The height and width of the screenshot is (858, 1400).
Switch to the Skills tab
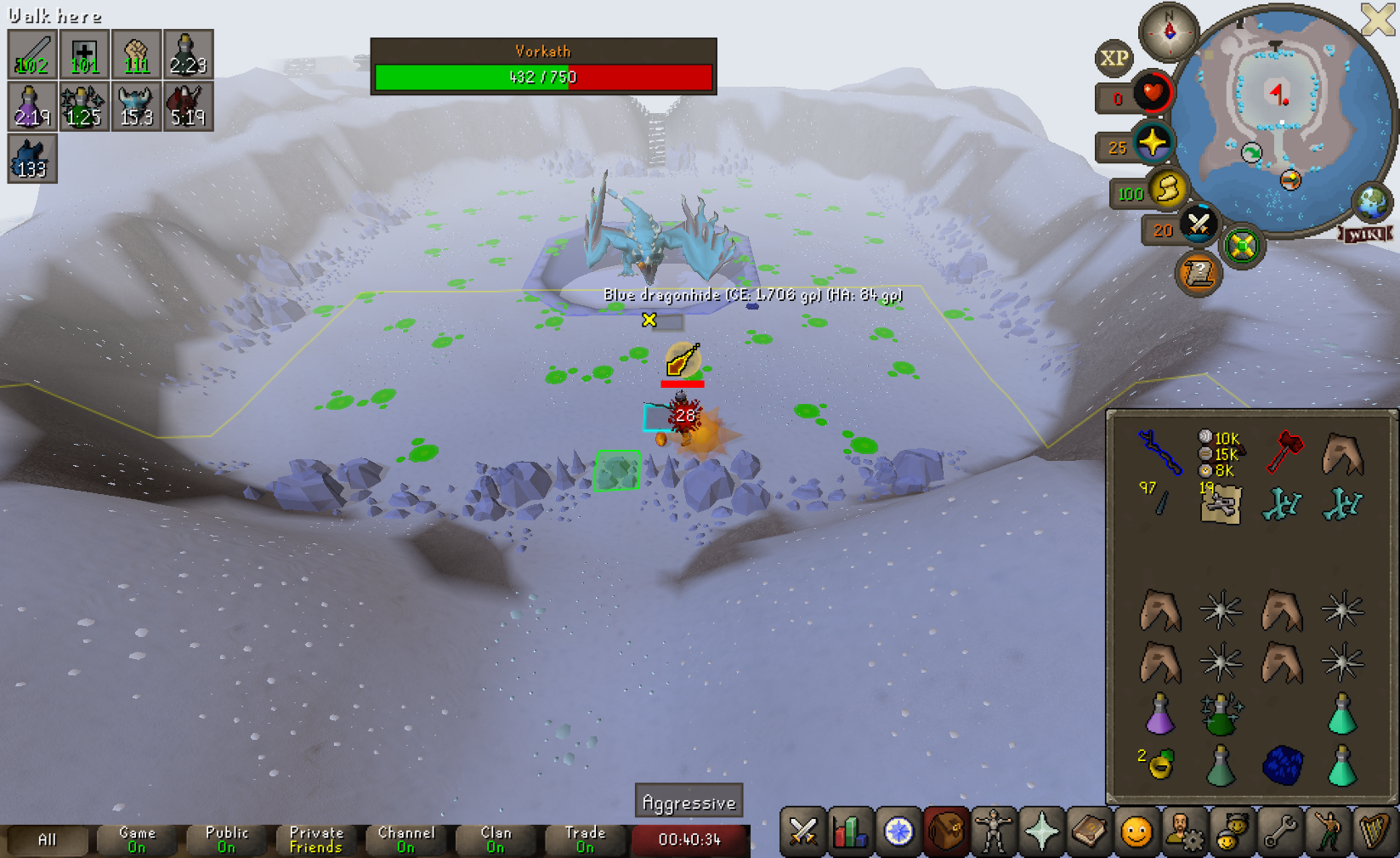850,832
